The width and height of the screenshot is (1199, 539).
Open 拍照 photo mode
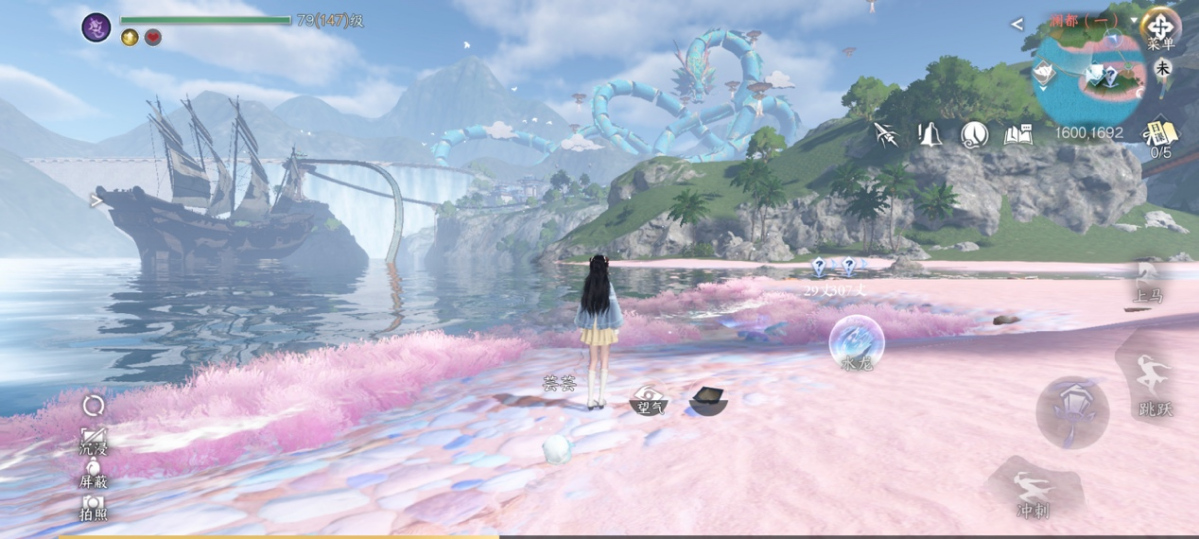(93, 506)
